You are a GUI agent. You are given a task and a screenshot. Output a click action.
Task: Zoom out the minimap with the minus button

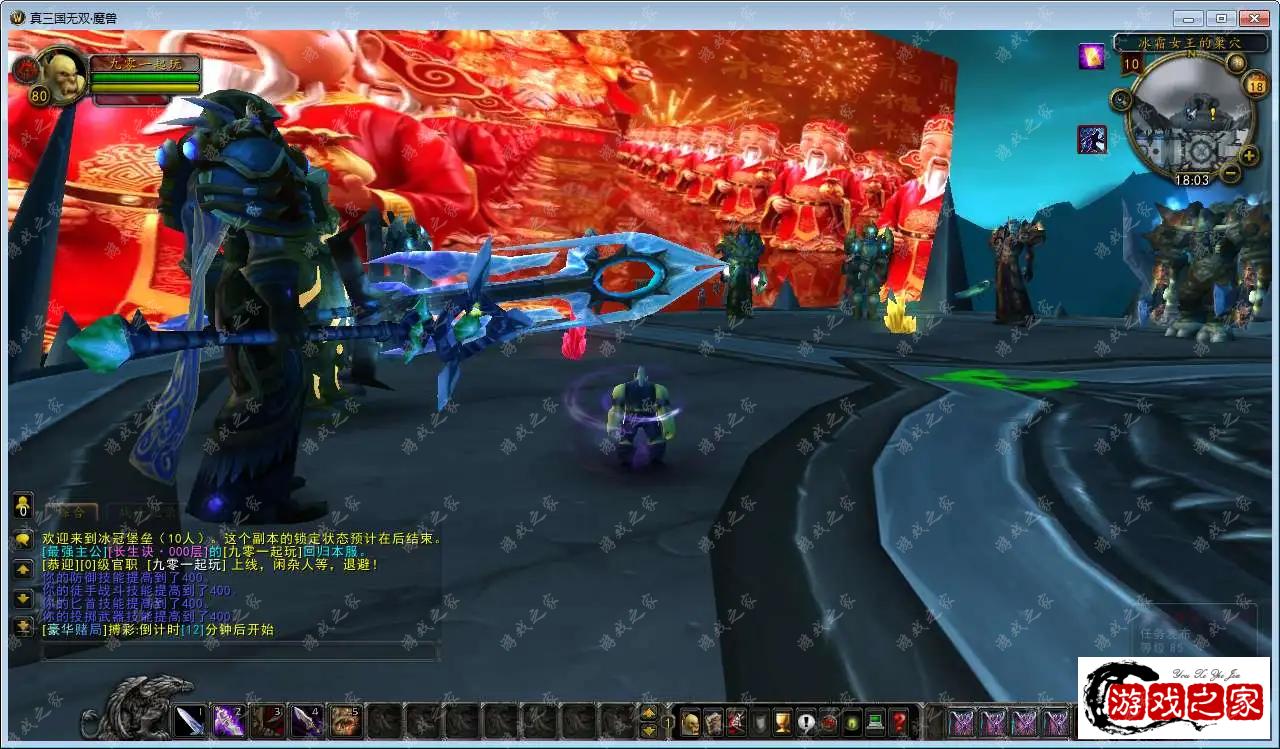(x=1231, y=172)
